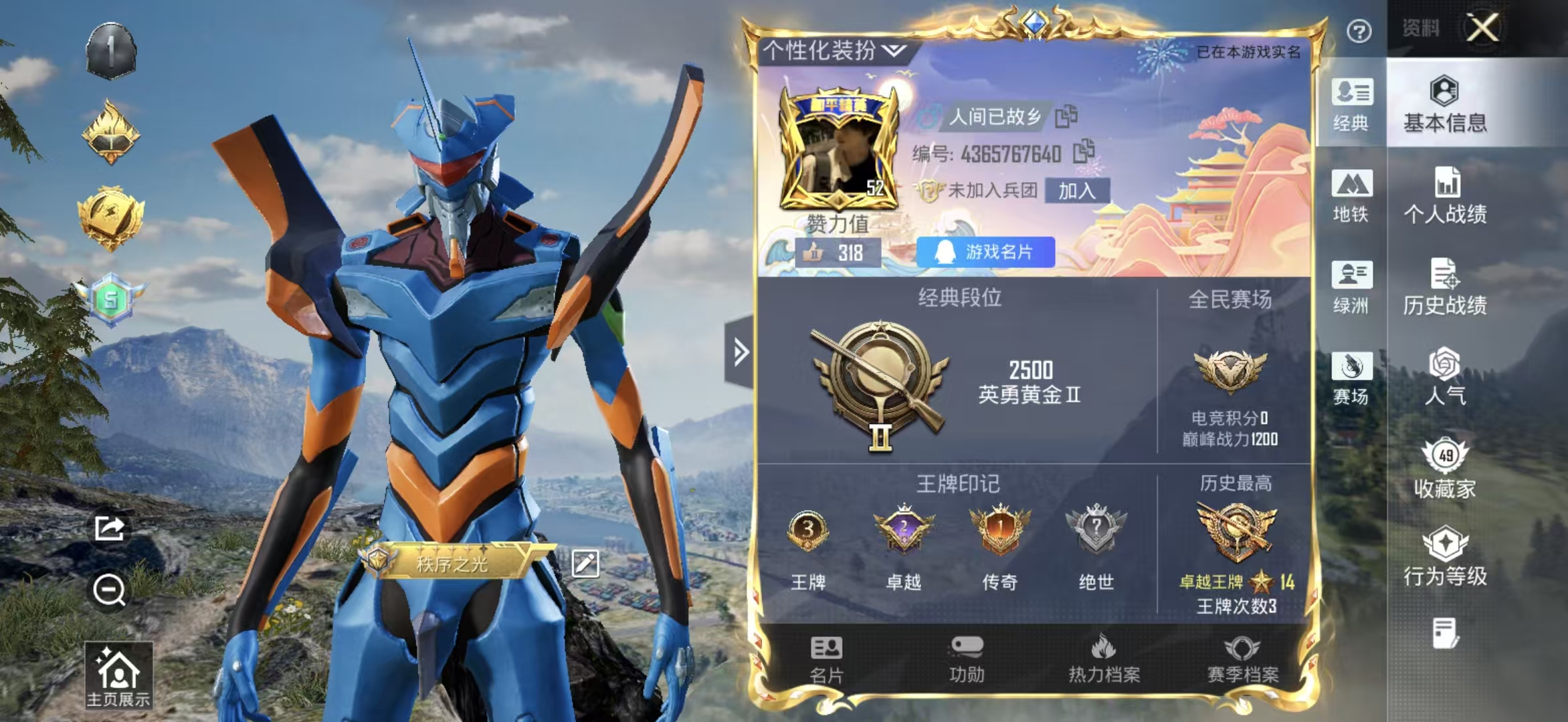Image resolution: width=1568 pixels, height=722 pixels.
Task: Close the profile screen with the X
Action: click(1483, 28)
